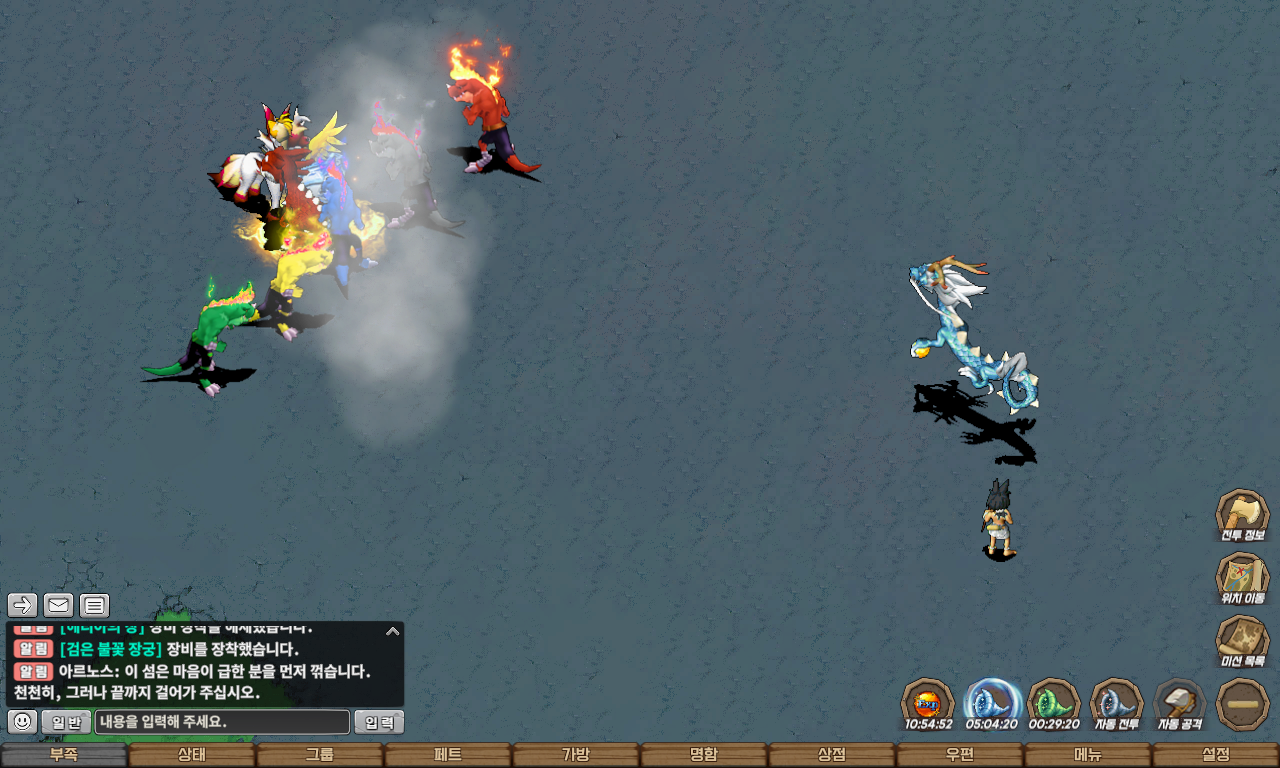Collapse icons with the minus button
Screen dimensions: 1280x768
point(1242,703)
